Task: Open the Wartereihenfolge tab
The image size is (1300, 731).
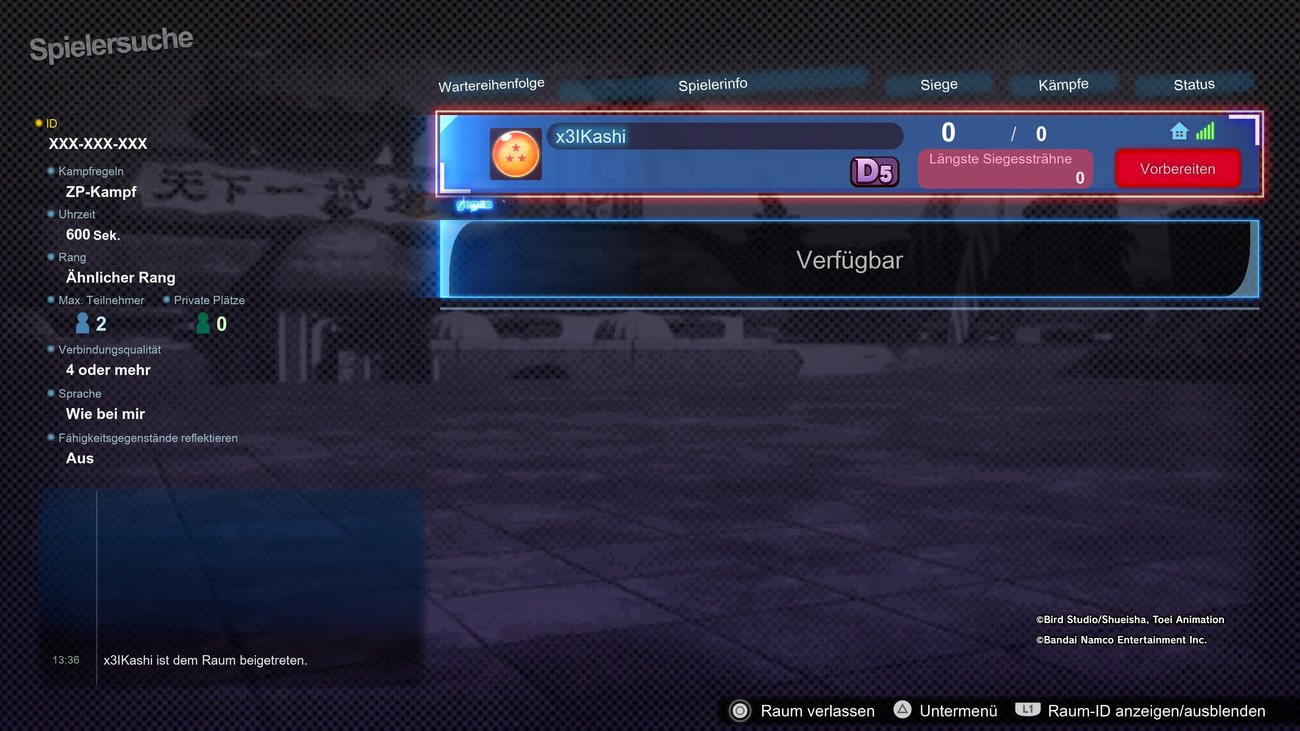Action: click(x=491, y=85)
